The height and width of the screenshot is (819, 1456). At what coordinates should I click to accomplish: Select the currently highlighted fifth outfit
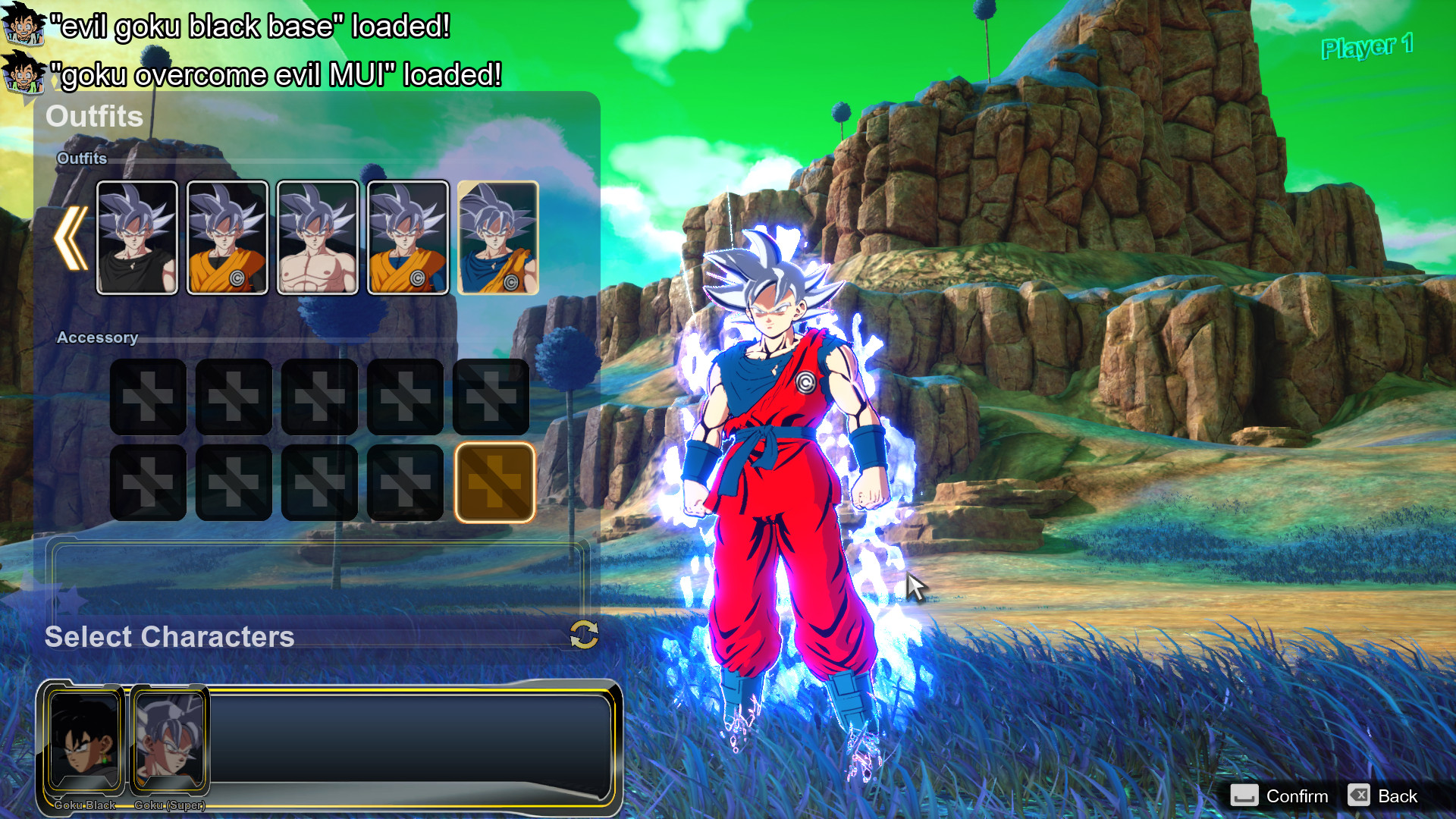coord(497,237)
